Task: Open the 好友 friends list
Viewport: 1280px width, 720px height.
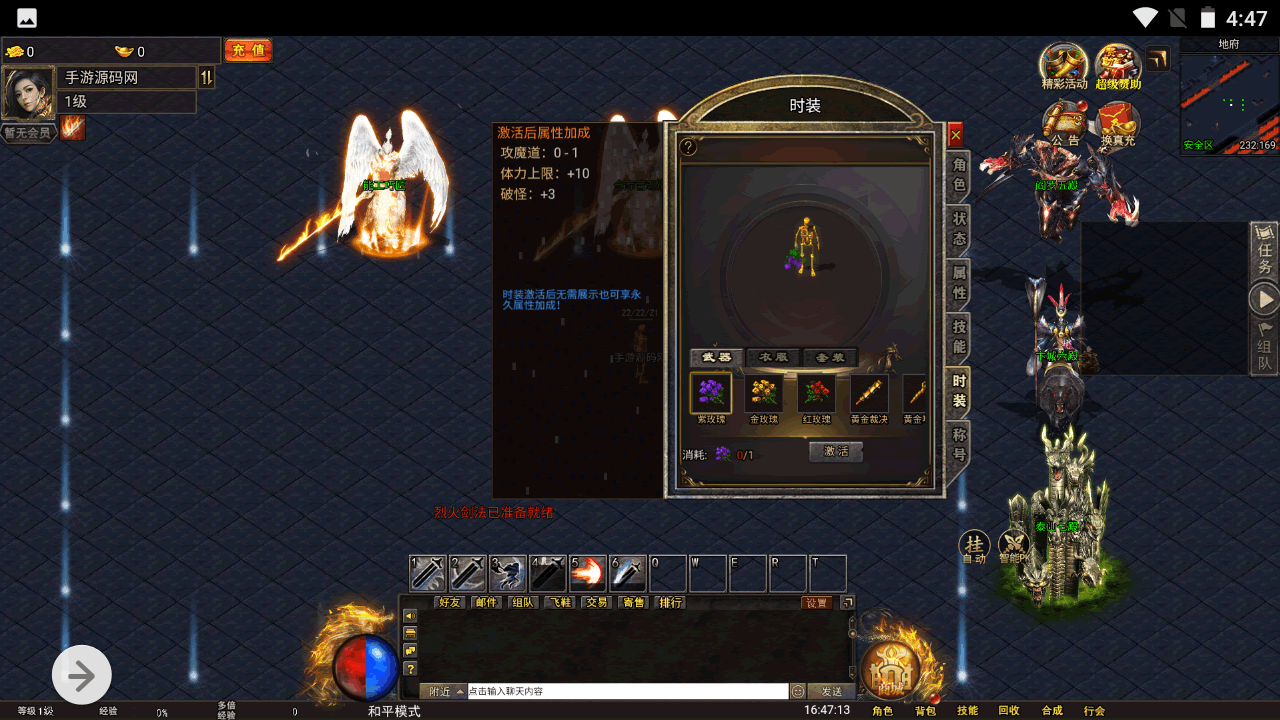Action: tap(451, 603)
